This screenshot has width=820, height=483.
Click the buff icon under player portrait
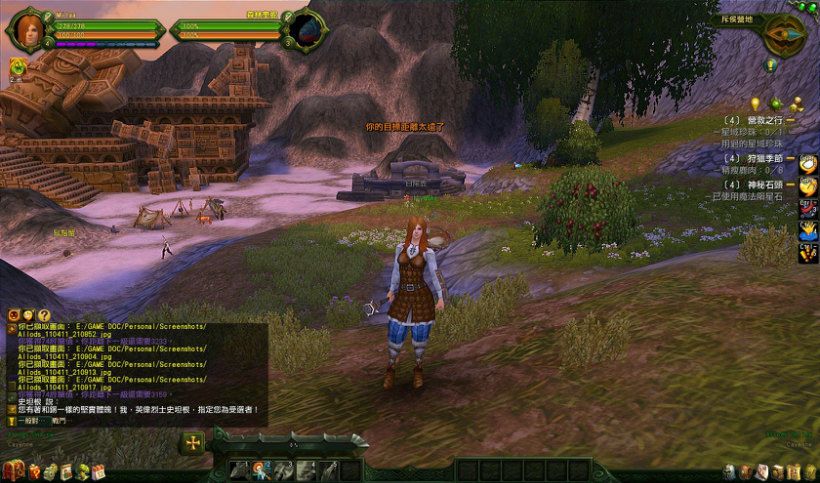(17, 66)
